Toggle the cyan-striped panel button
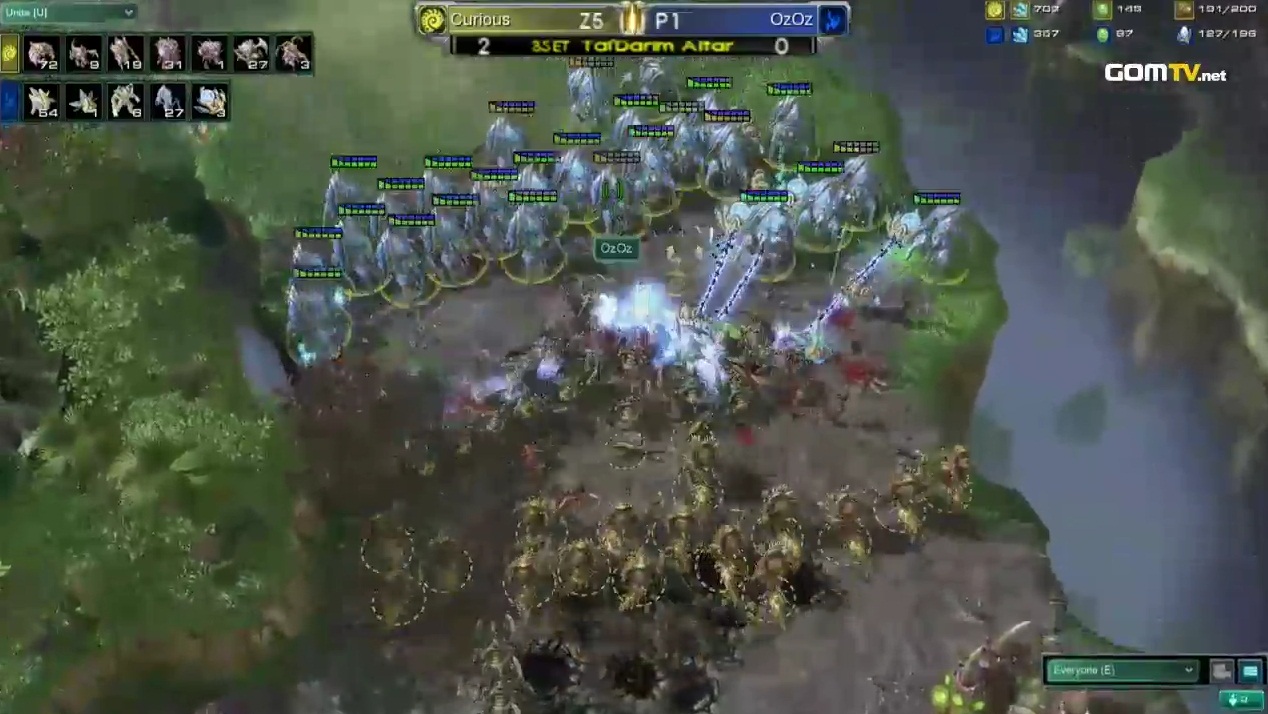This screenshot has height=714, width=1268. click(x=1250, y=671)
